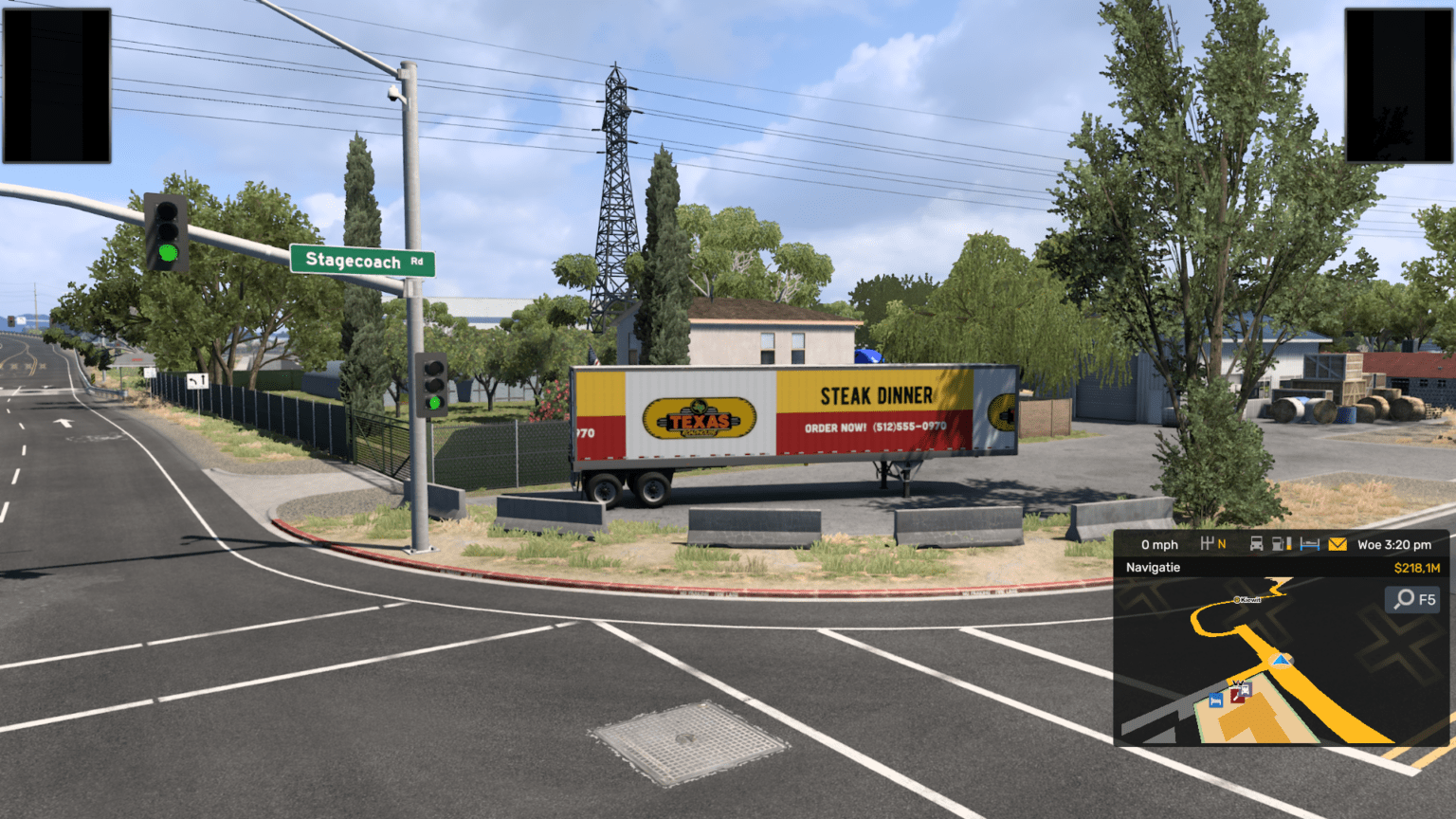Screen dimensions: 1456x819
Task: Click the garage marker icon on the minimap
Action: click(x=1245, y=688)
